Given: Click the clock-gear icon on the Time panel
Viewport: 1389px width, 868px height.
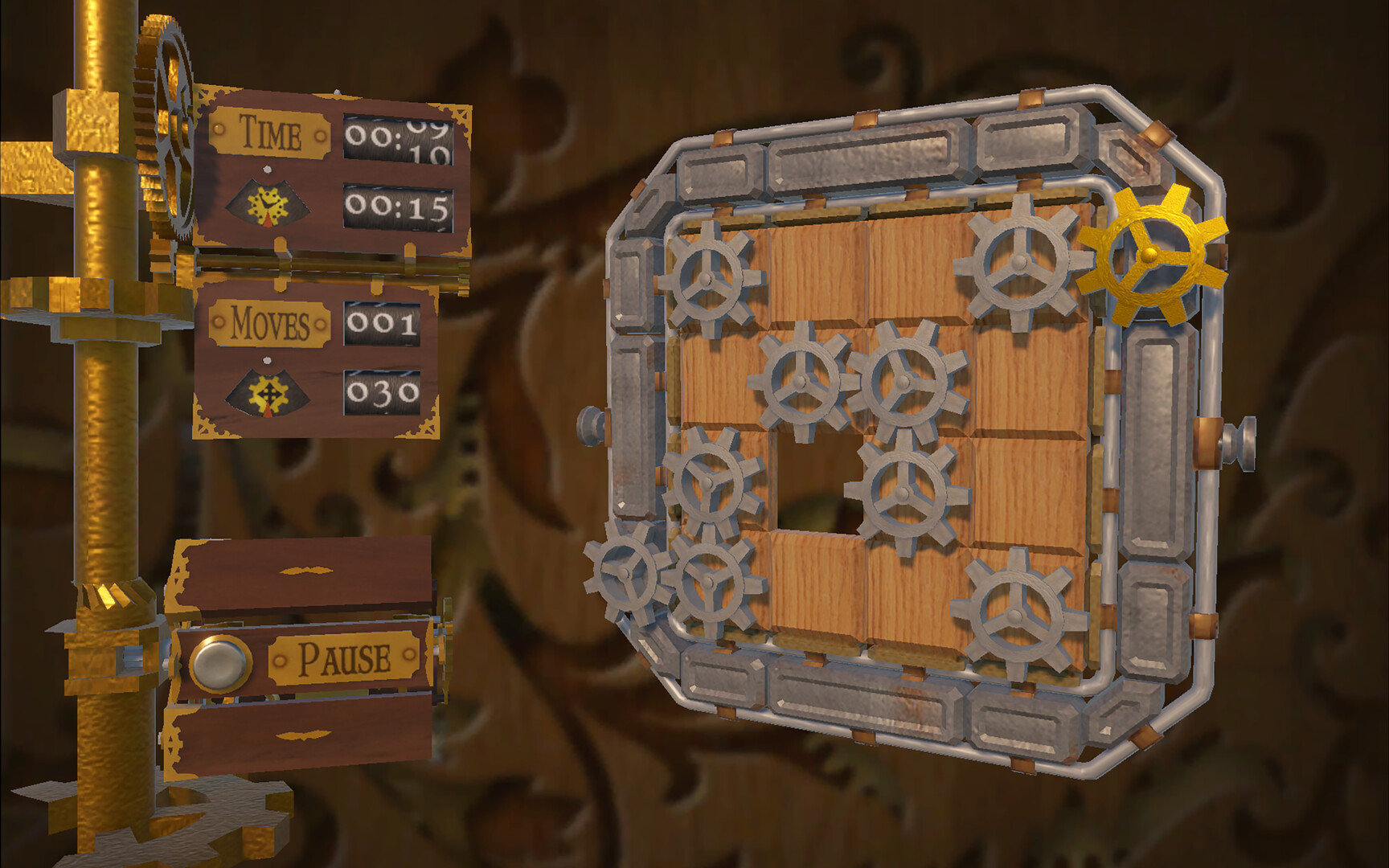Looking at the screenshot, I should (269, 205).
